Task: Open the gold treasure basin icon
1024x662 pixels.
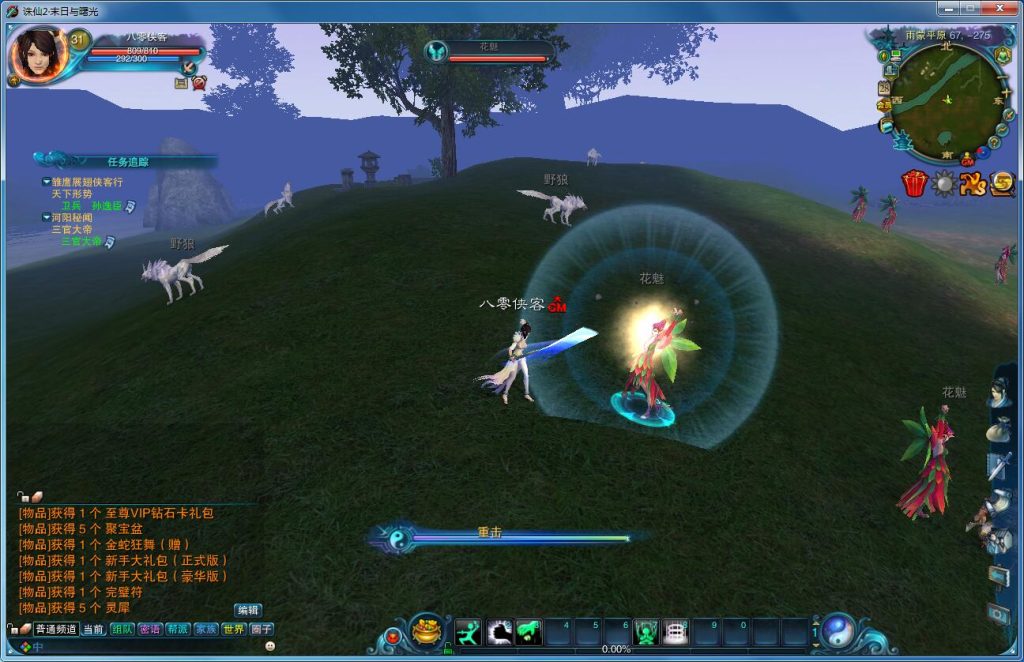Action: pyautogui.click(x=427, y=632)
